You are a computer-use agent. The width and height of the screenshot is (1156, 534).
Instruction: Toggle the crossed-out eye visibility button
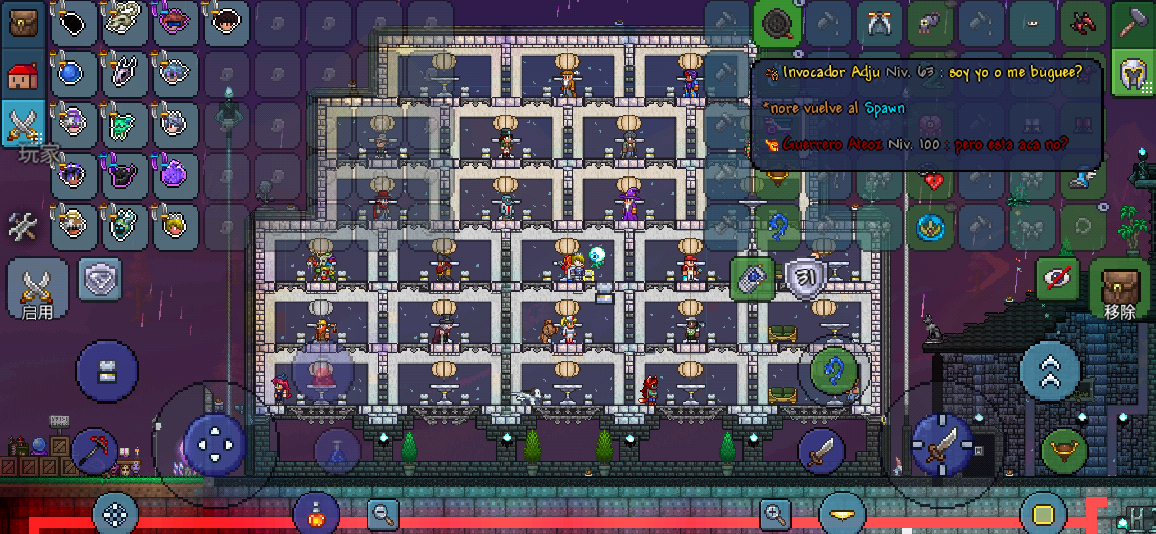(1057, 279)
